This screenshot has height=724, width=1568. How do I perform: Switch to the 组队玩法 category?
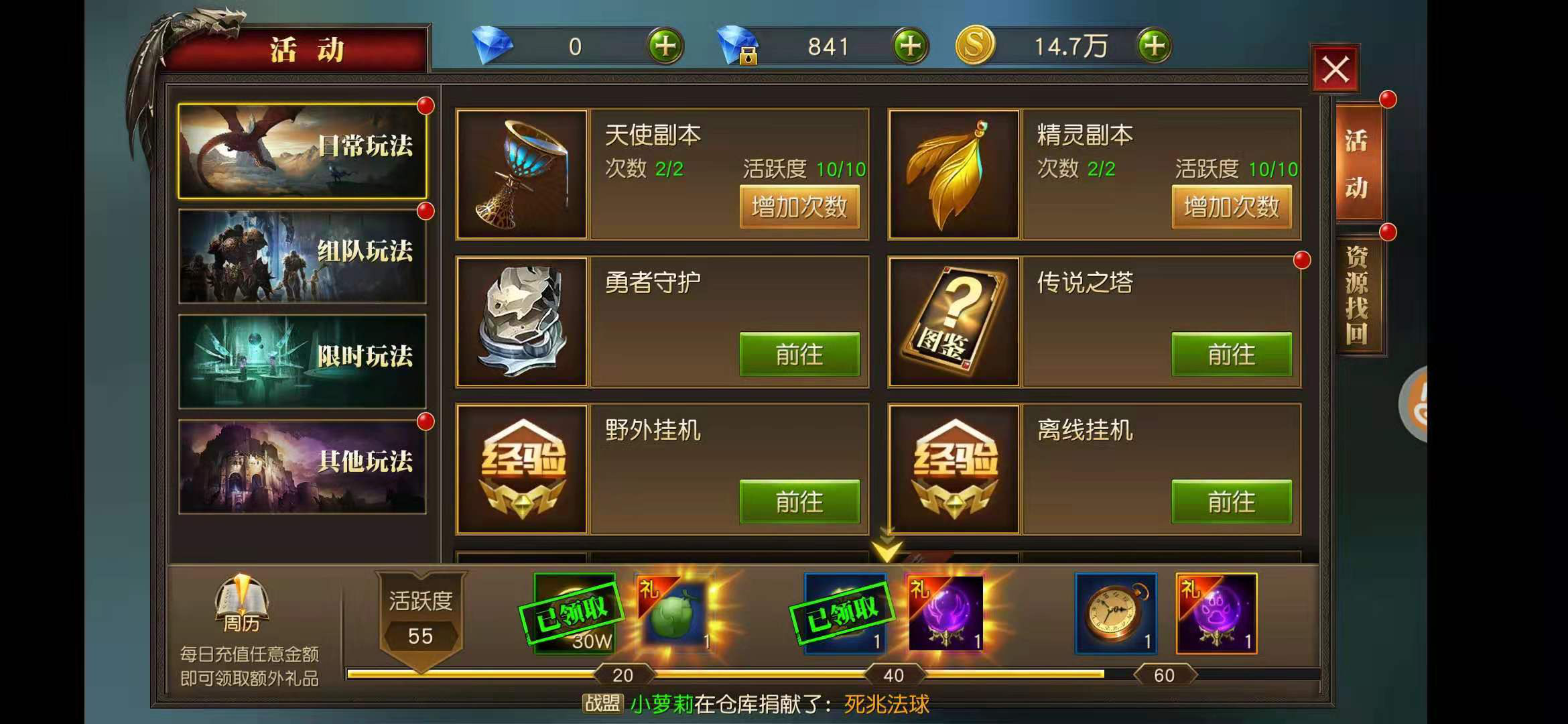[x=302, y=258]
